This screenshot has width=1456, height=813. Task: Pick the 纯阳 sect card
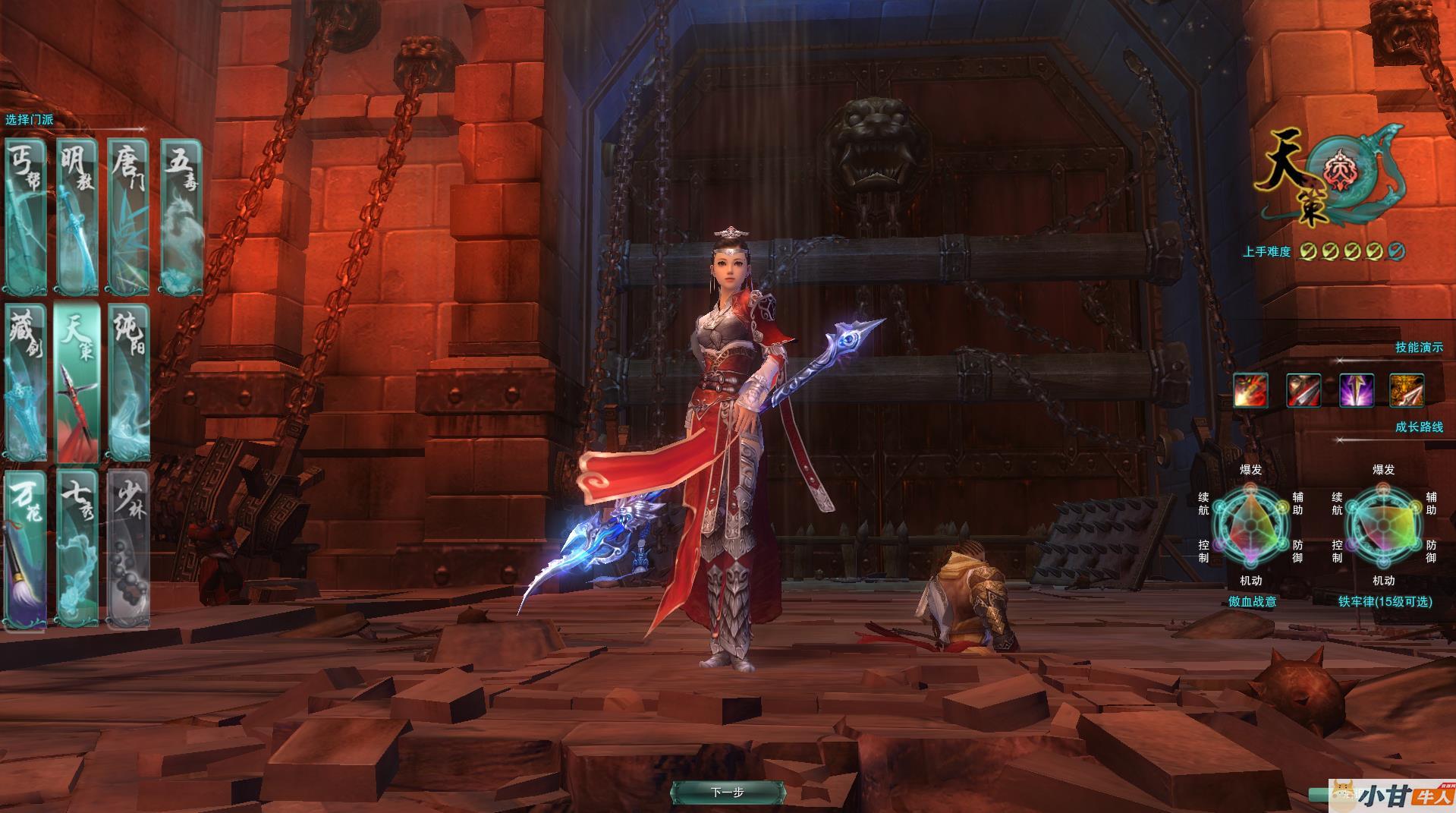pyautogui.click(x=127, y=383)
